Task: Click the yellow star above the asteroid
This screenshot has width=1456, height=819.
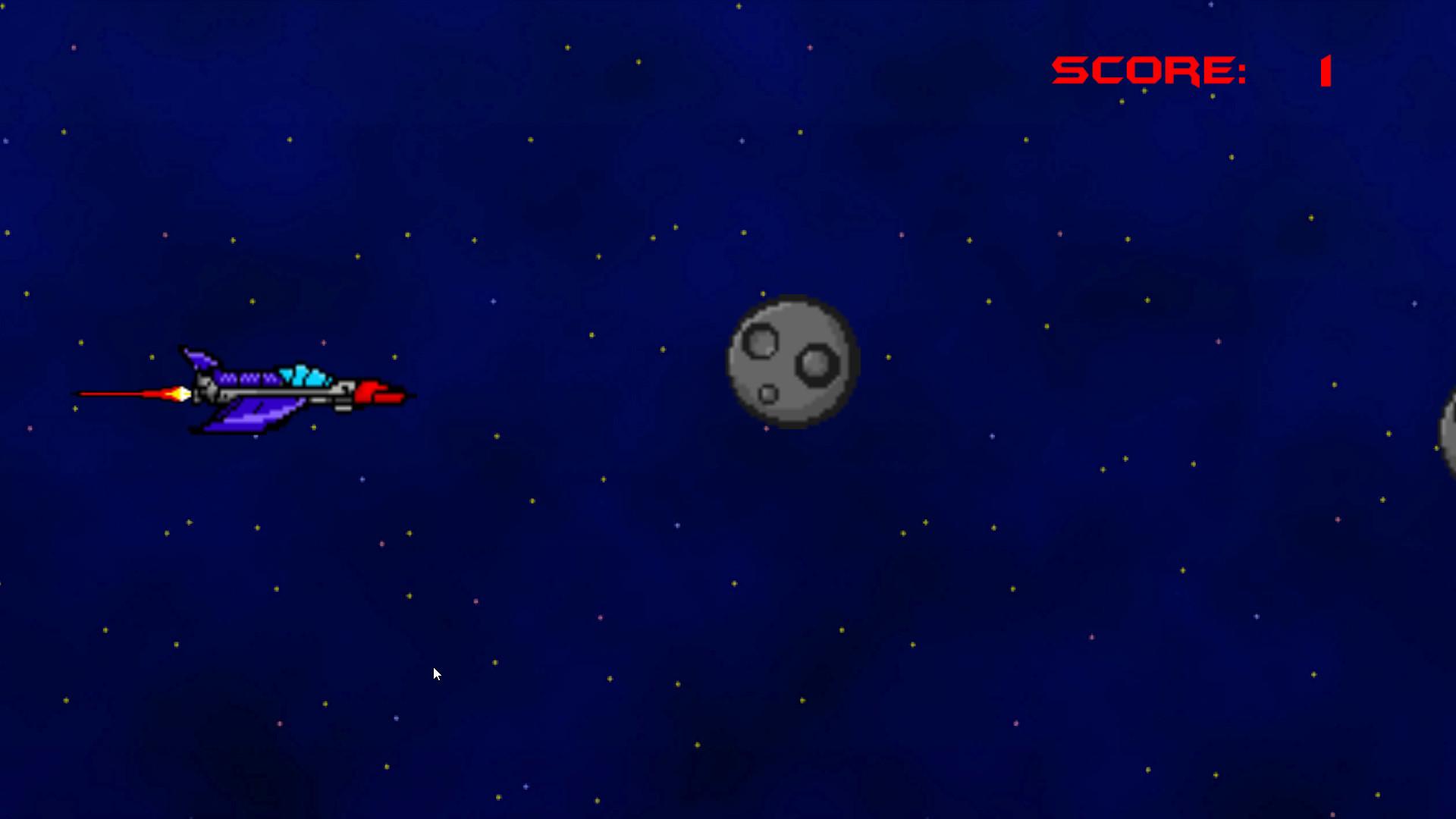Action: click(762, 293)
